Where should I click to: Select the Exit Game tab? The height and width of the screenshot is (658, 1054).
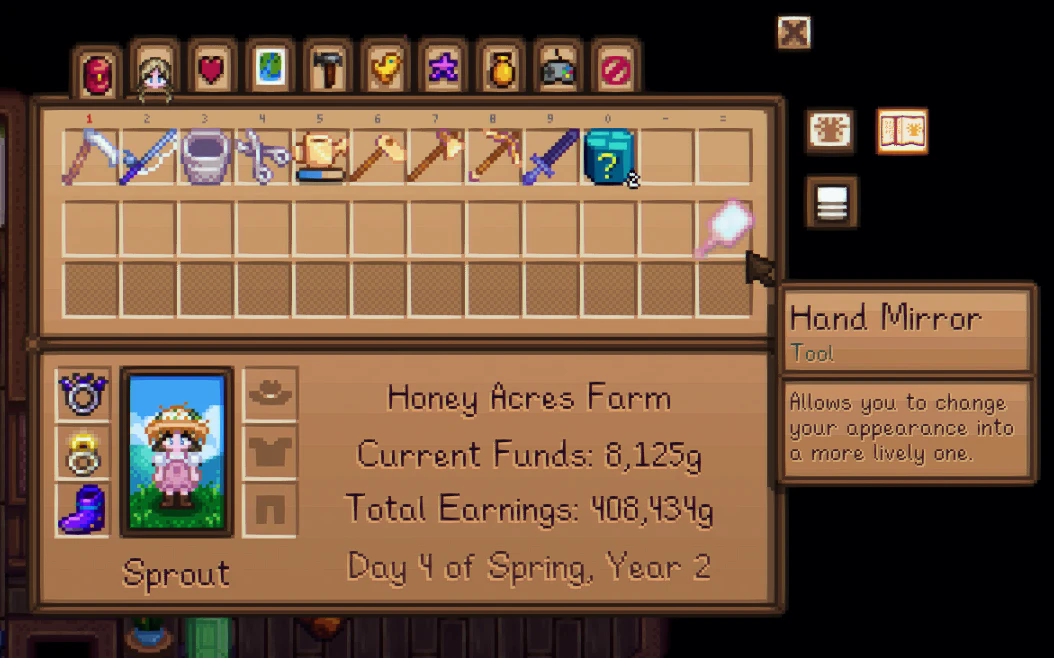pyautogui.click(x=614, y=70)
